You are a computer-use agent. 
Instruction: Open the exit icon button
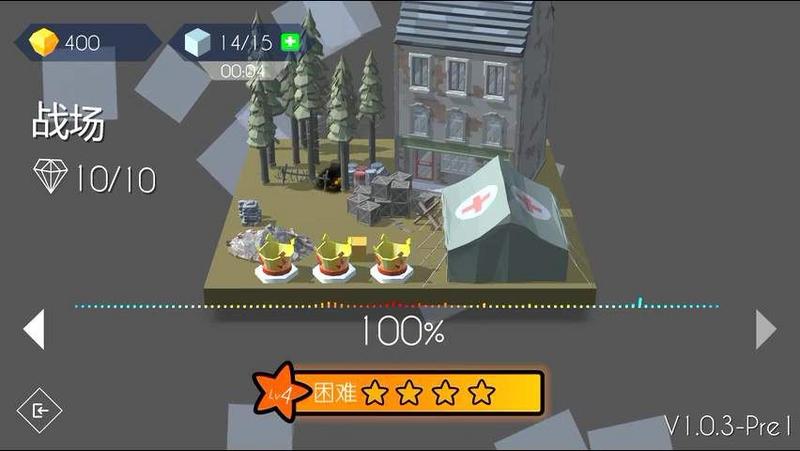(x=40, y=409)
